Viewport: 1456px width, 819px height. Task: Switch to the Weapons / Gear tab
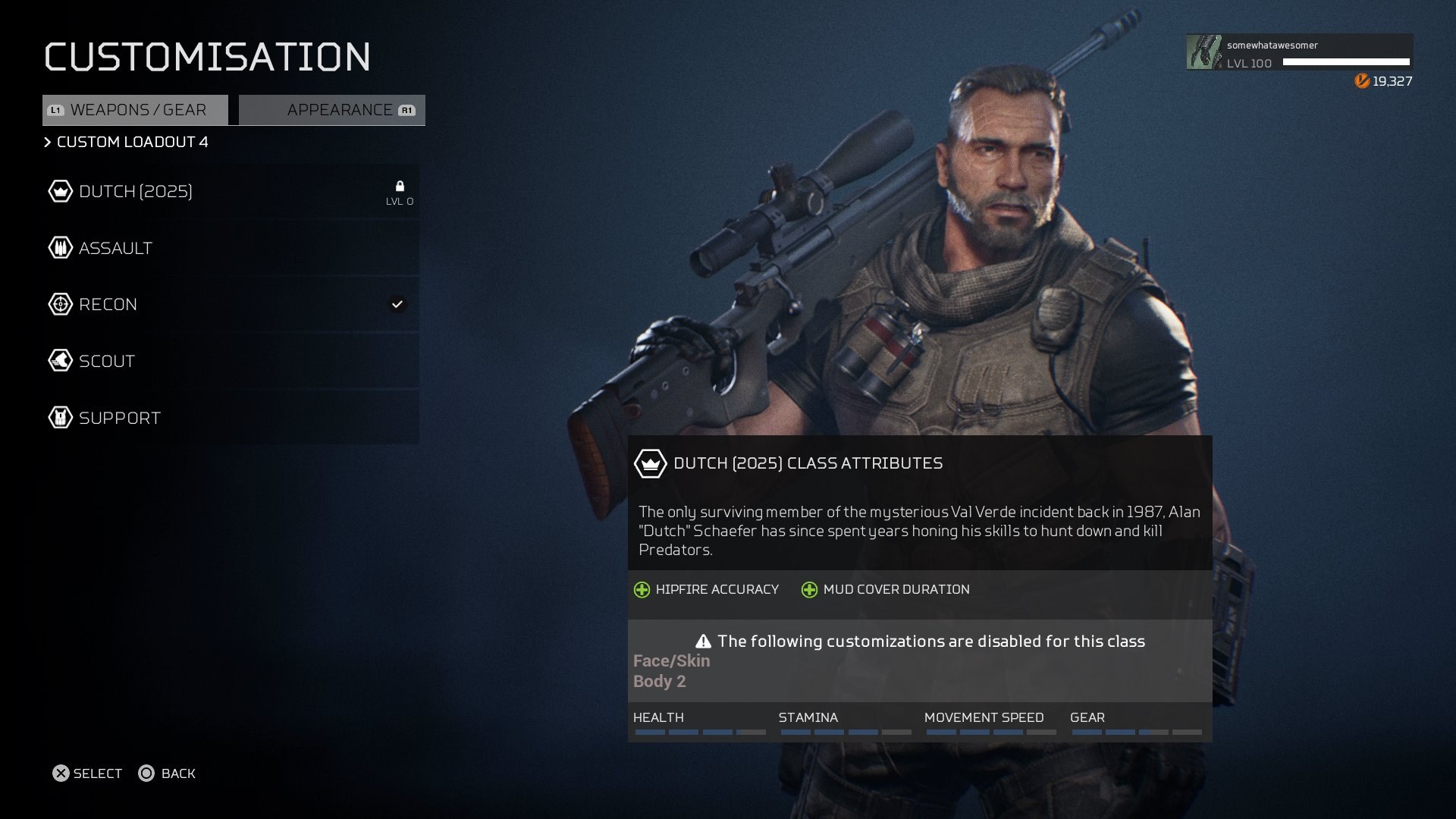tap(136, 110)
